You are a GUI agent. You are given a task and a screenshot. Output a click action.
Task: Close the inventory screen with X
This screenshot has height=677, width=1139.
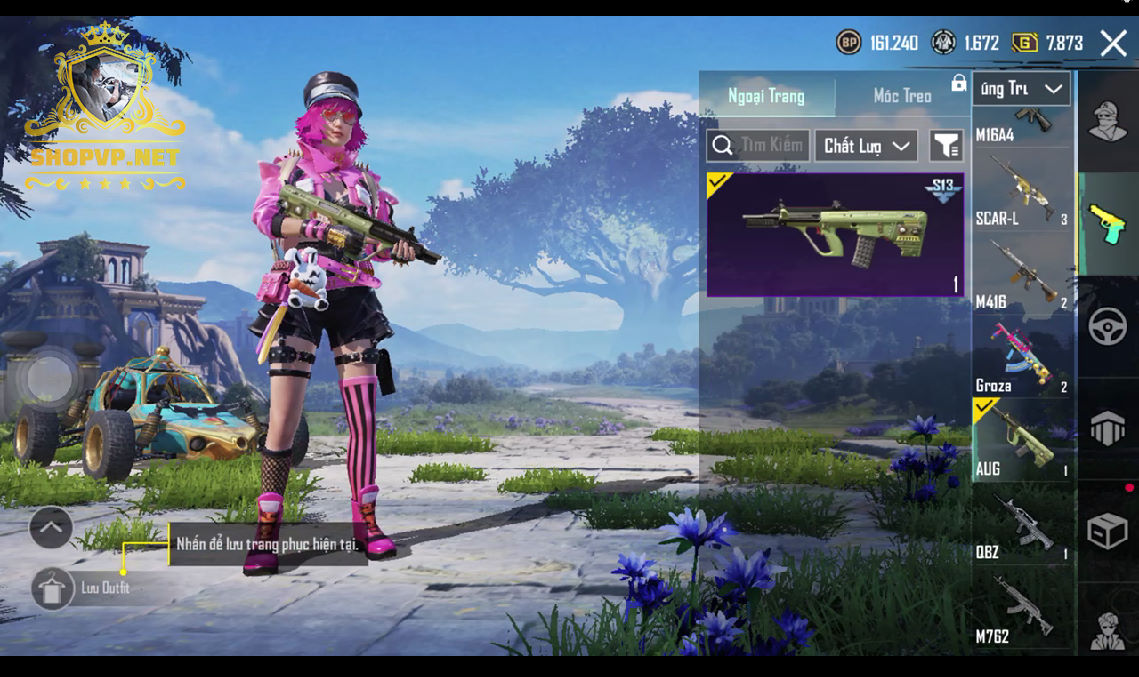[x=1113, y=43]
